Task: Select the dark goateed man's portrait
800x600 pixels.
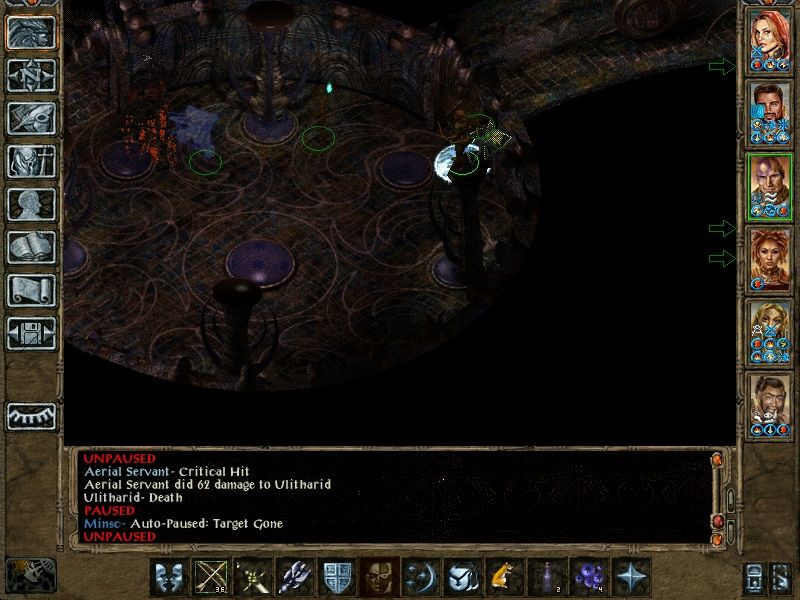Action: click(x=770, y=406)
